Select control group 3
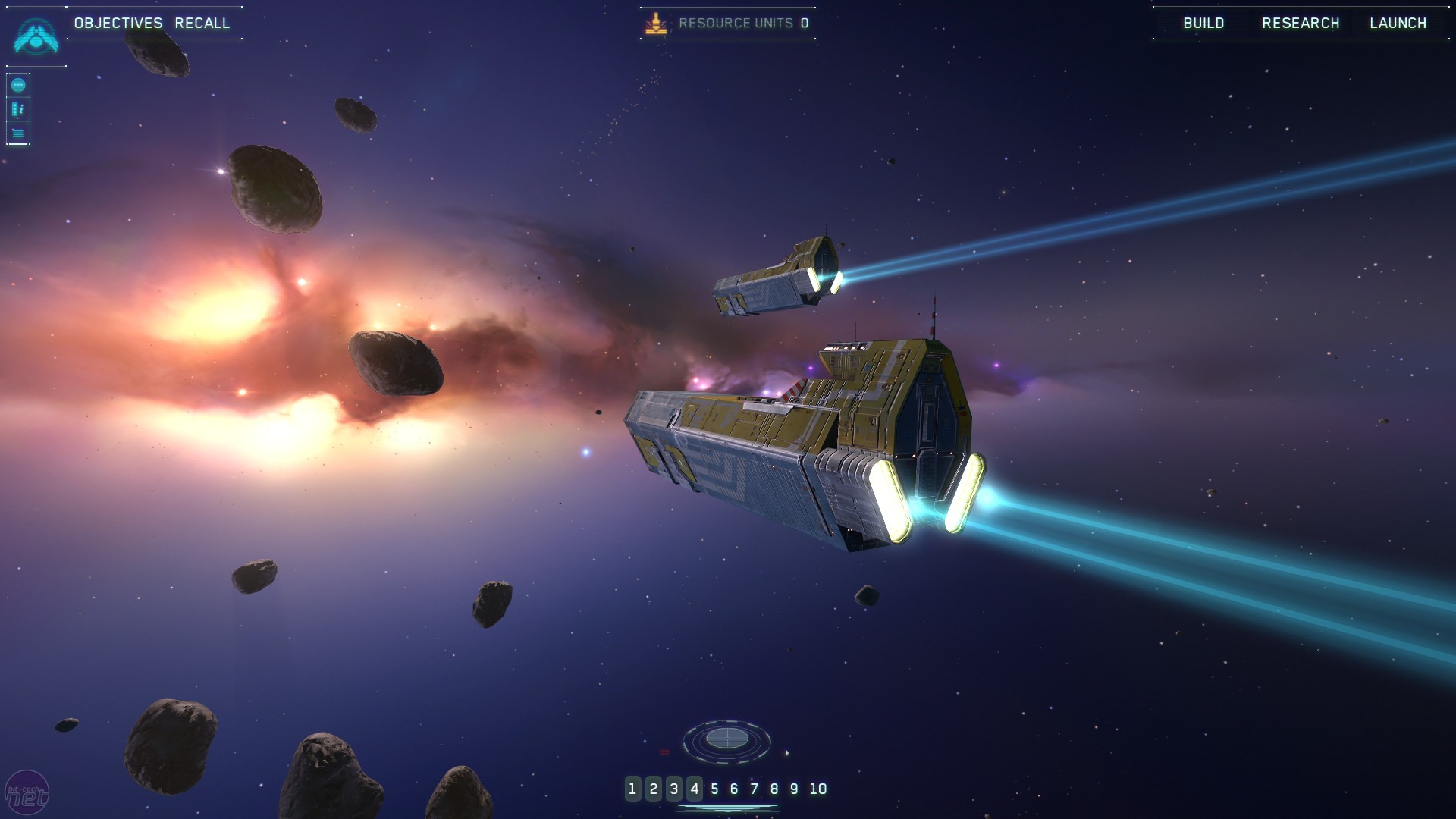The height and width of the screenshot is (819, 1456). 674,789
